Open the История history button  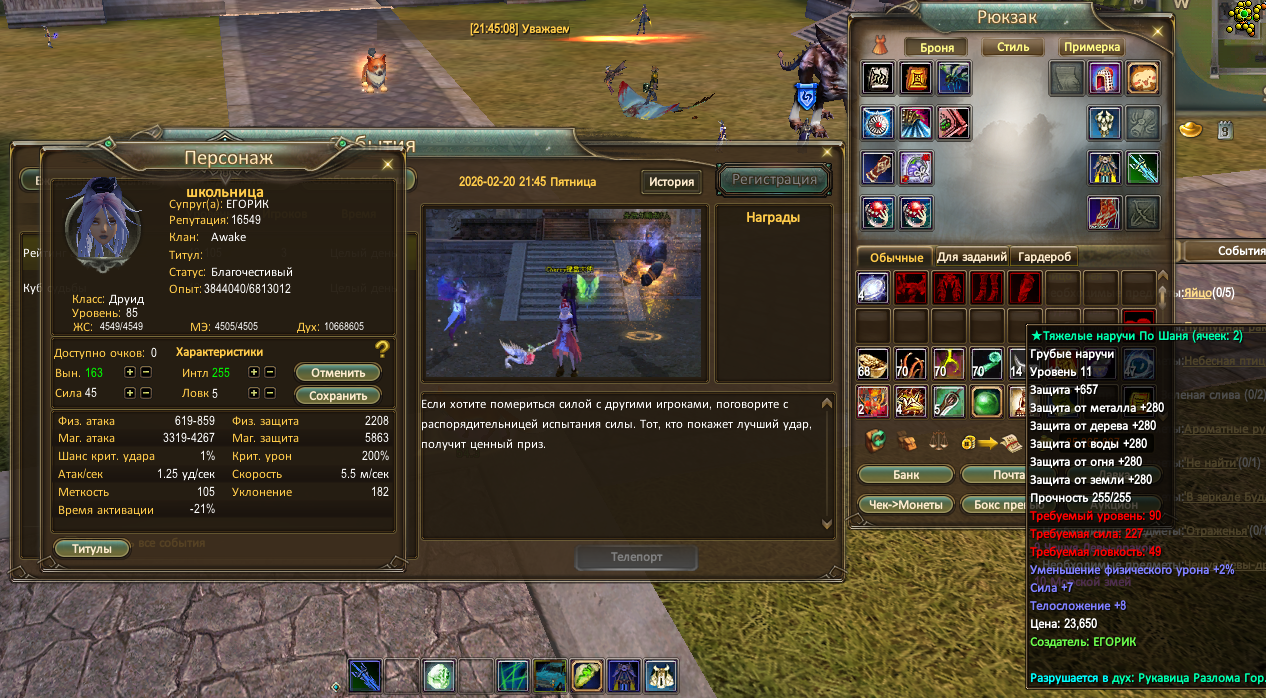pyautogui.click(x=671, y=182)
